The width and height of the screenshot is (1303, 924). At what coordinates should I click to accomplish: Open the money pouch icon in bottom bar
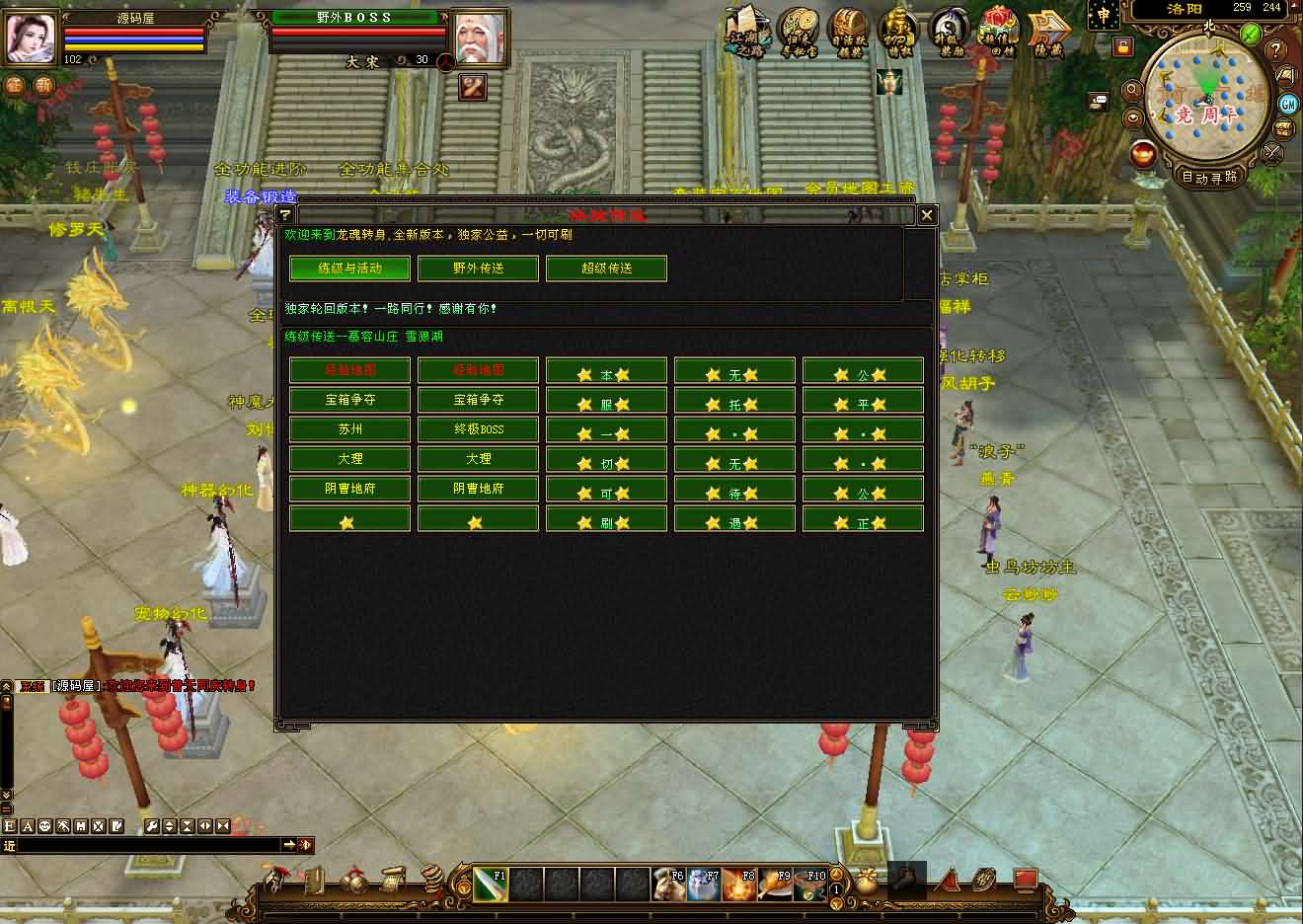pos(867,881)
